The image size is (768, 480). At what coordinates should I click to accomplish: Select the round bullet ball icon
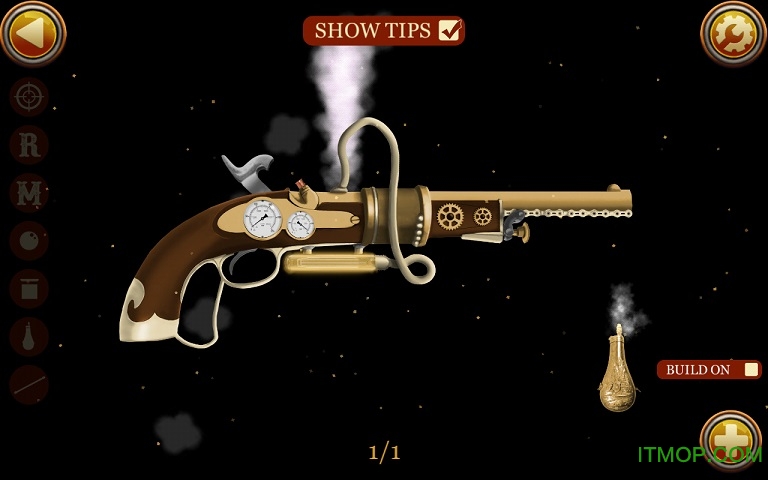[x=29, y=241]
